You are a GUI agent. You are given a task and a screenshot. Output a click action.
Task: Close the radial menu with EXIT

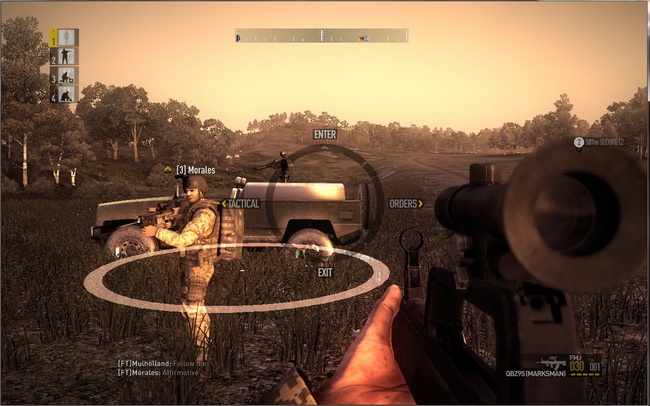tap(325, 272)
